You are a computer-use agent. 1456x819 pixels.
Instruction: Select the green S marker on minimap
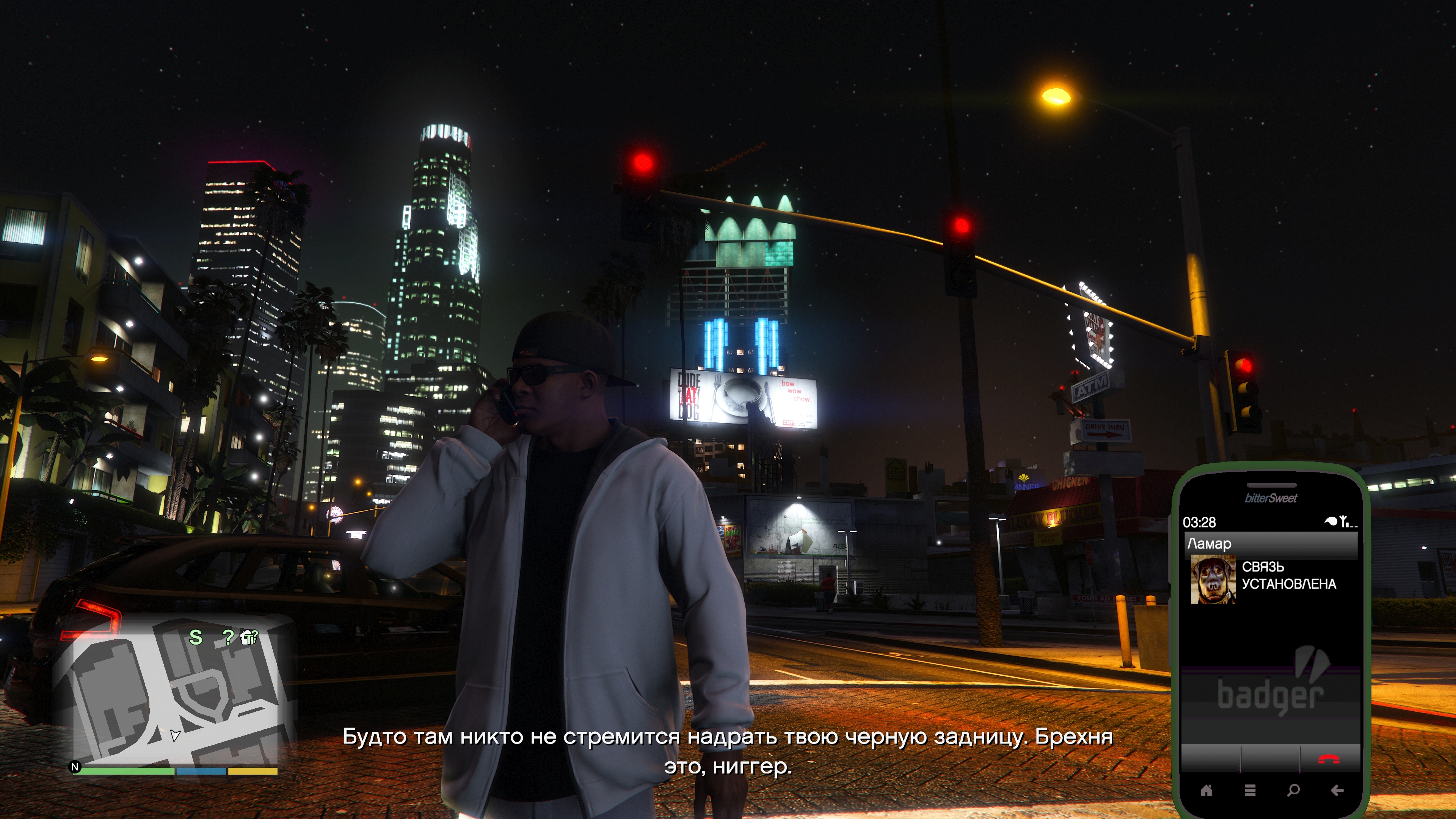196,637
